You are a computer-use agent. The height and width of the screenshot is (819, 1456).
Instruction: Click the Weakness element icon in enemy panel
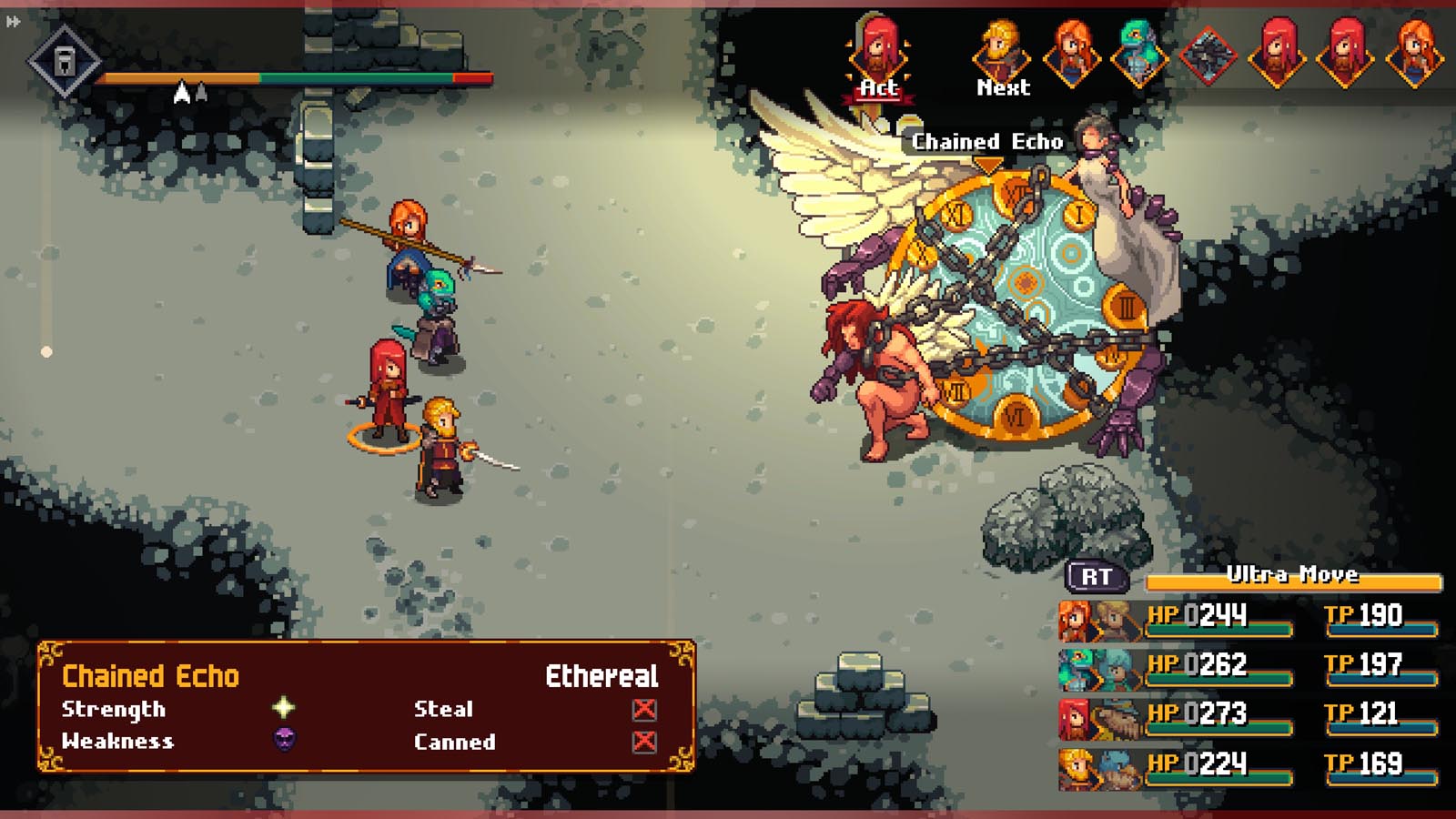285,740
